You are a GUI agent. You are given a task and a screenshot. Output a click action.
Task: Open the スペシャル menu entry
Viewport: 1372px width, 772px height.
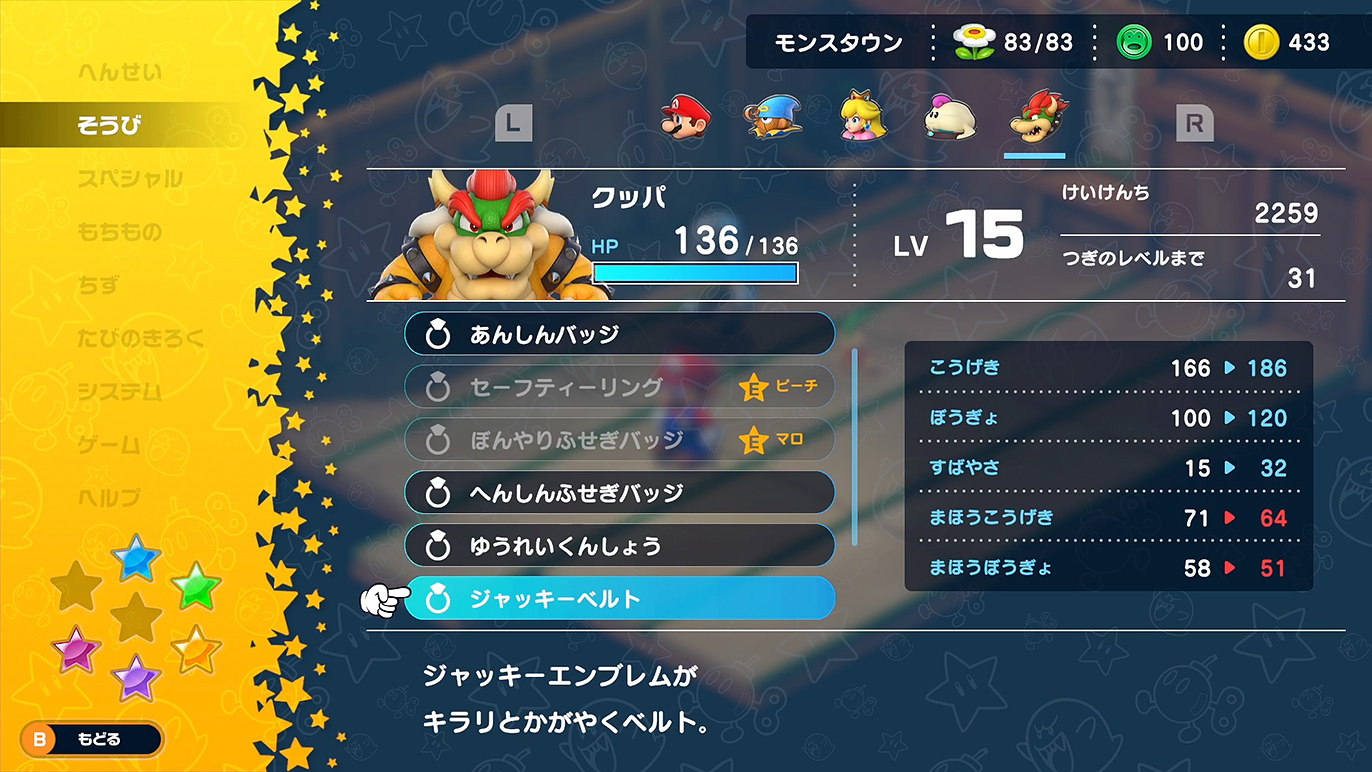pyautogui.click(x=130, y=179)
